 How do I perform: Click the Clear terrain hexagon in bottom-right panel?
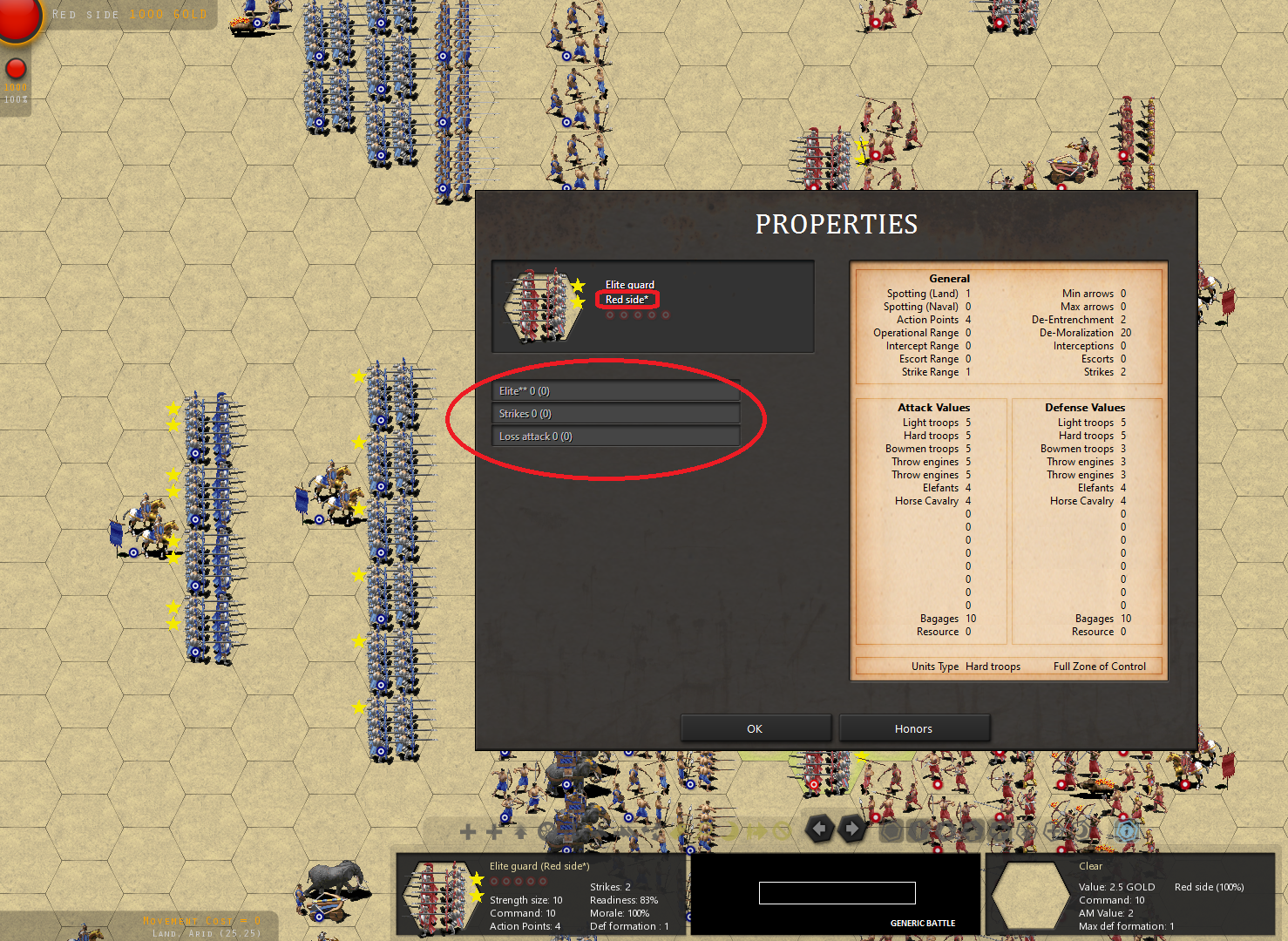click(1031, 894)
